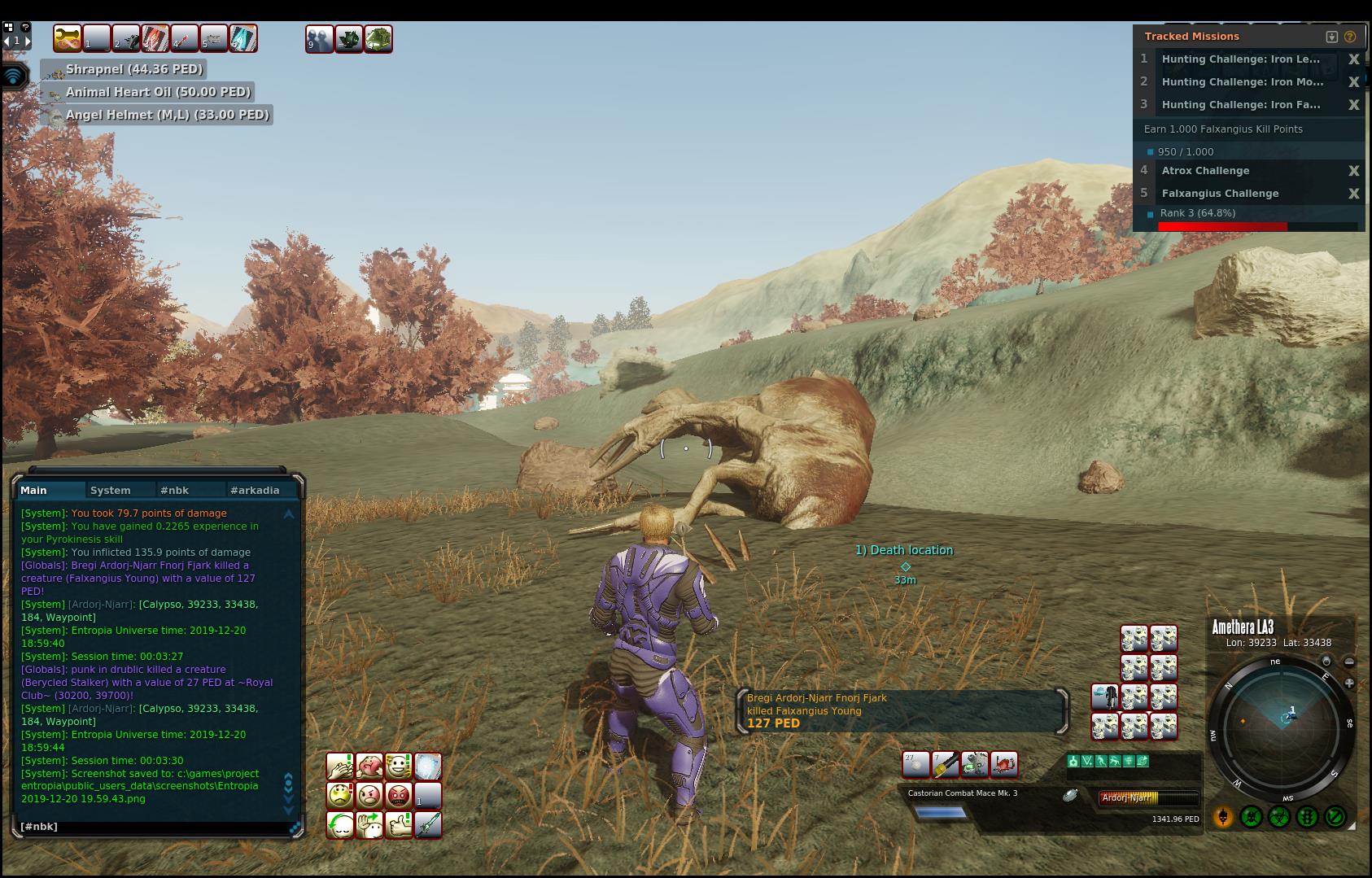Viewport: 1372px width, 878px height.
Task: Click the golden wrench infinity hotbar icon
Action: 68,38
